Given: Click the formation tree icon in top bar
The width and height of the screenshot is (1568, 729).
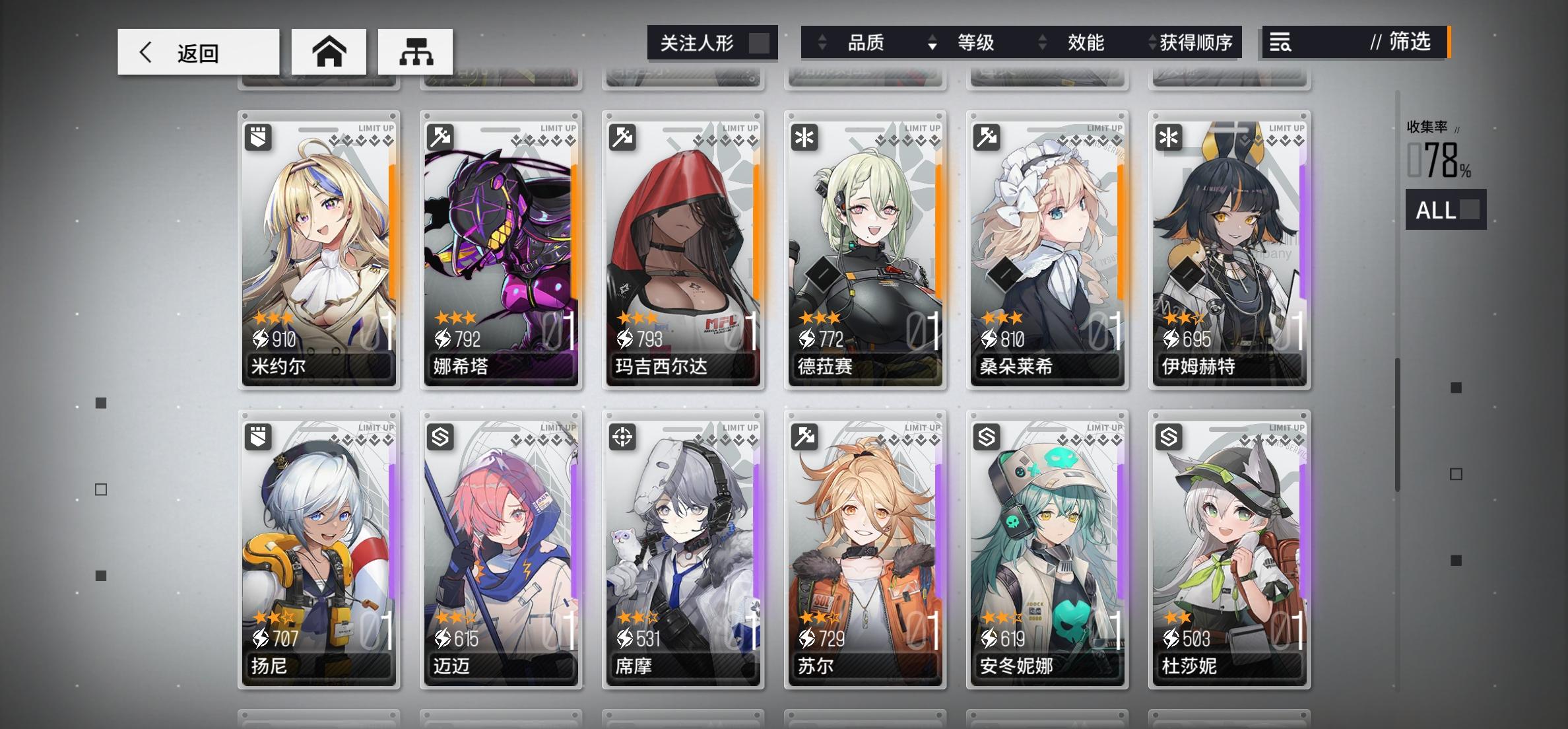Looking at the screenshot, I should click(x=416, y=51).
